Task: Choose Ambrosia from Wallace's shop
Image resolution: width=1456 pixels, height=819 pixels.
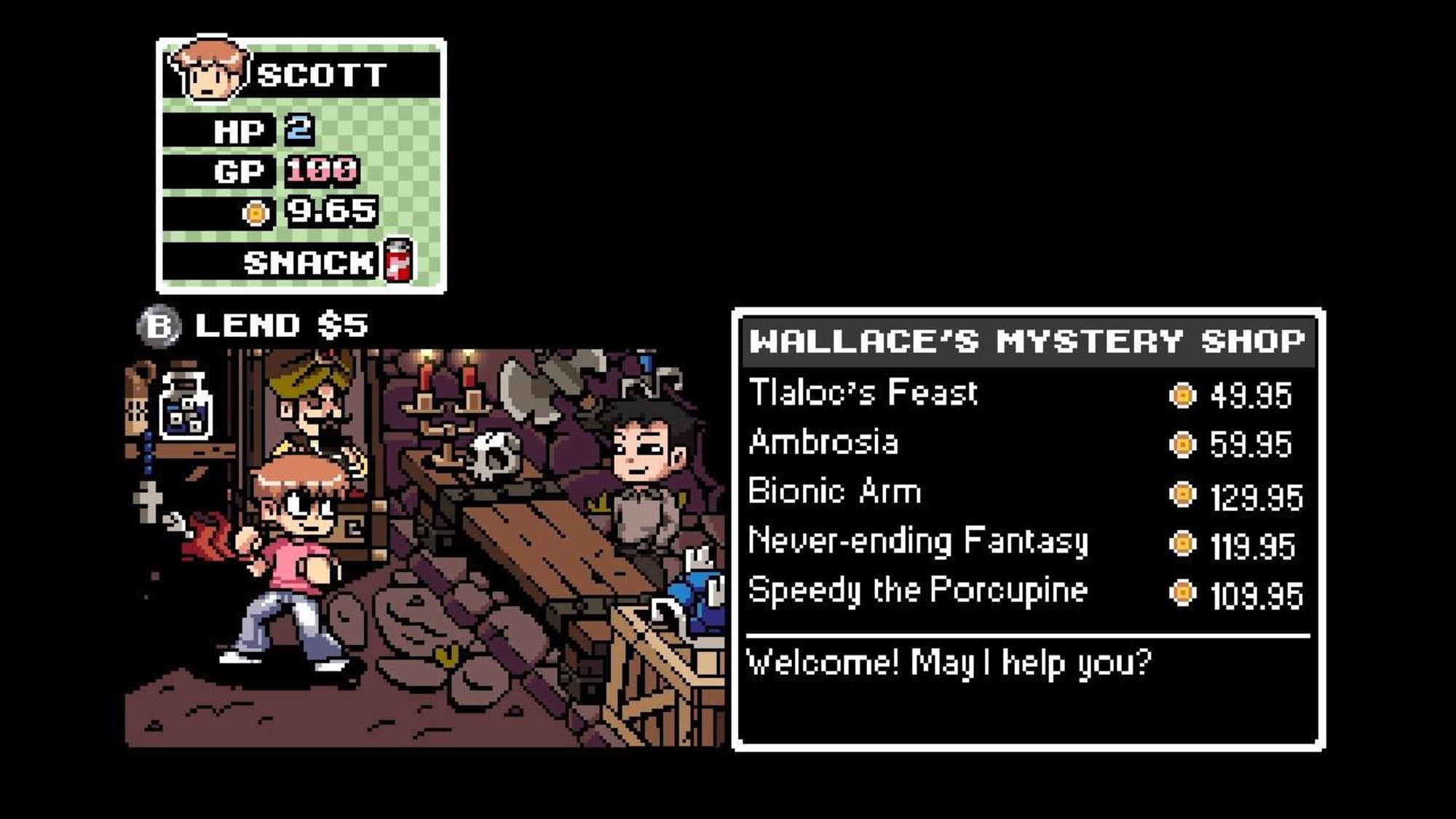Action: [823, 443]
